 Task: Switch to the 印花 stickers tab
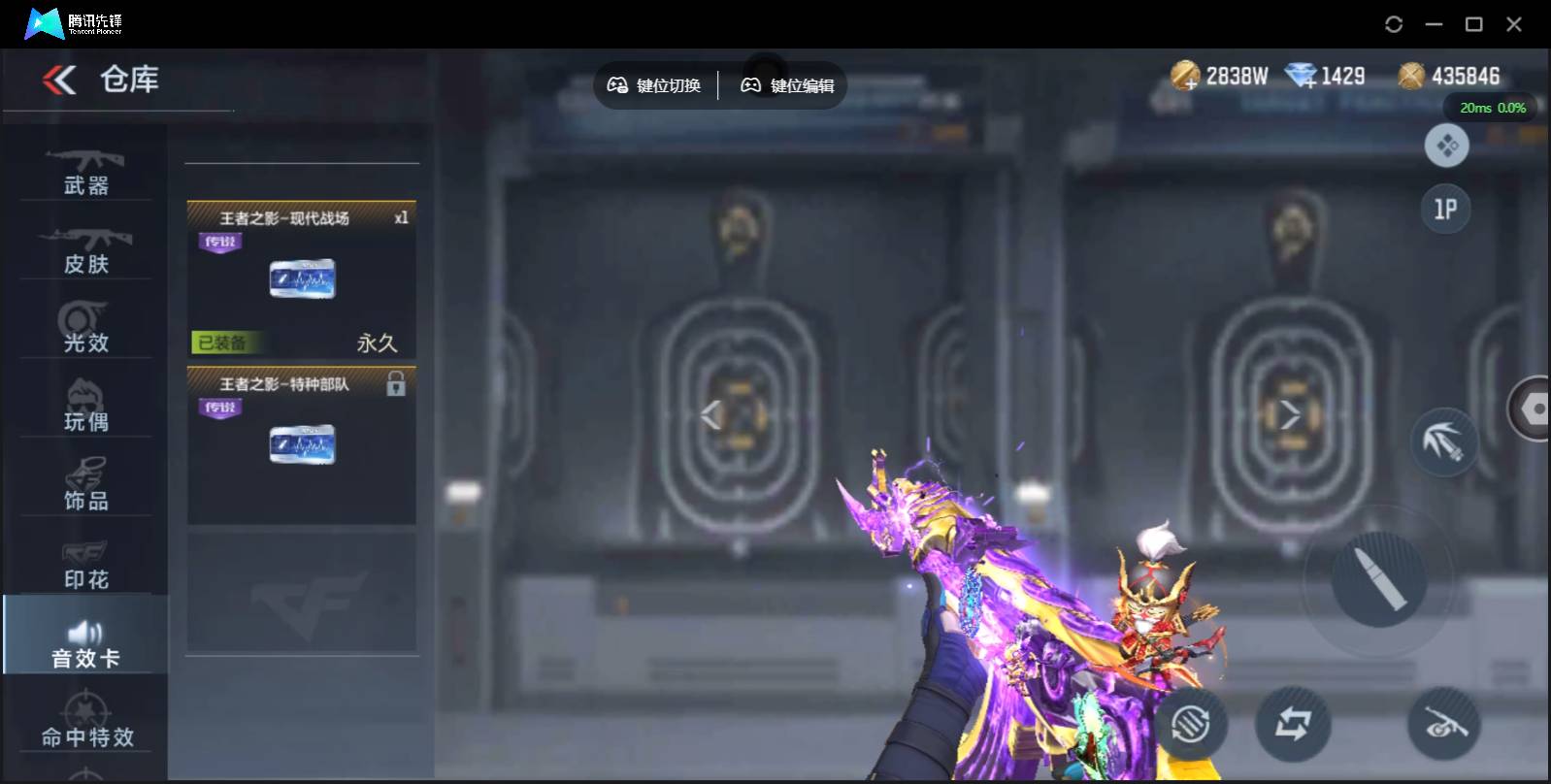pos(85,564)
